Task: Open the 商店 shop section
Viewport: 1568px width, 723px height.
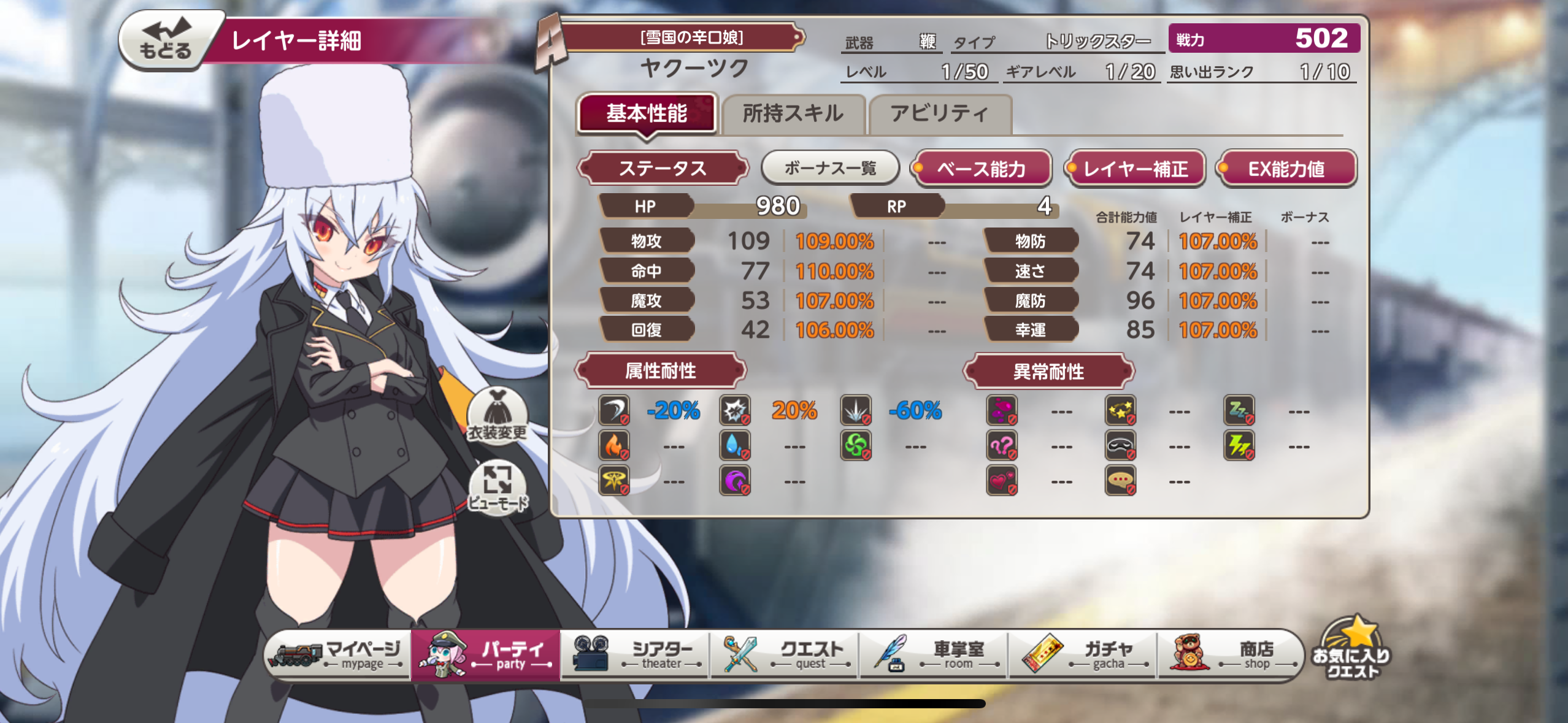Action: pos(1233,654)
